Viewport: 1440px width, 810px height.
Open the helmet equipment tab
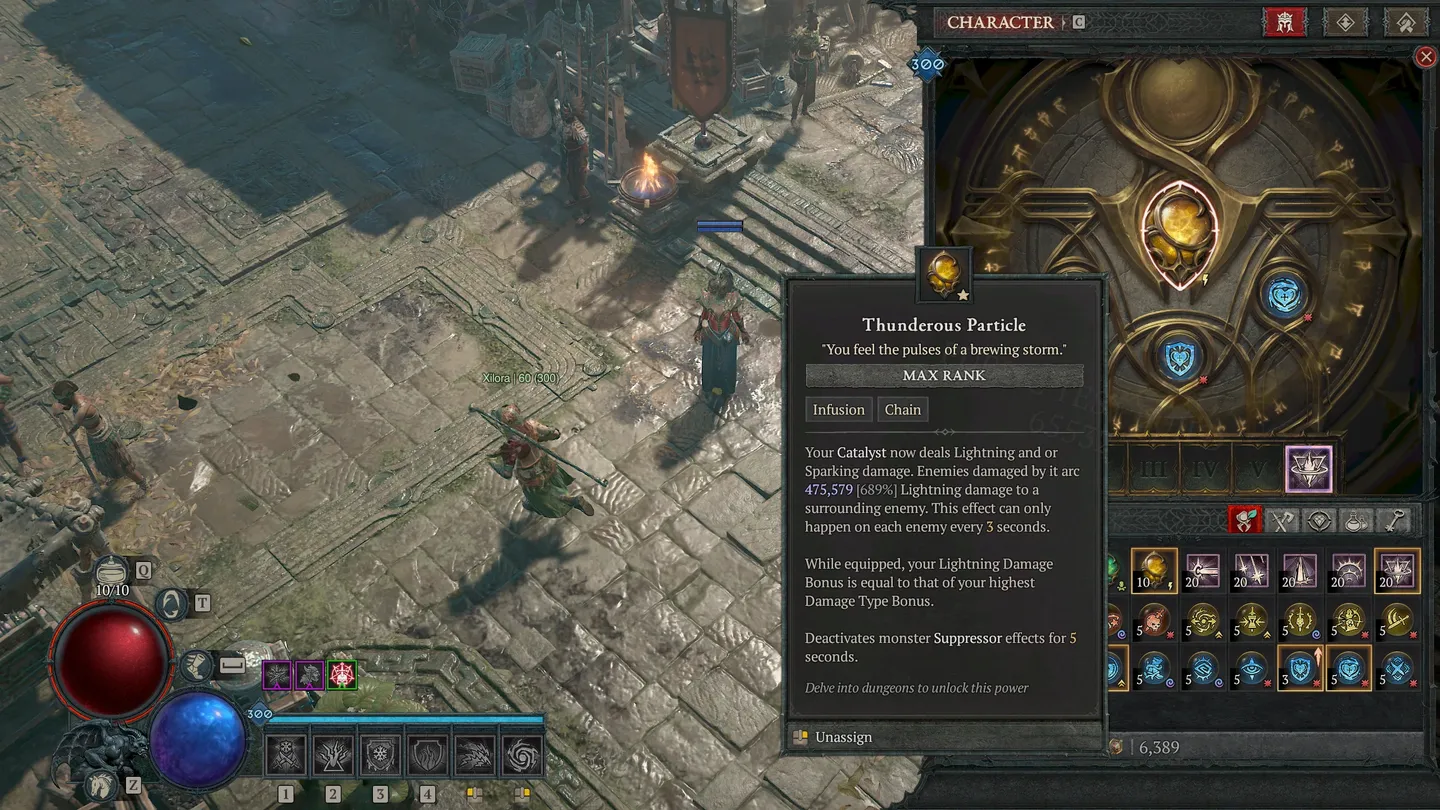coord(1285,22)
